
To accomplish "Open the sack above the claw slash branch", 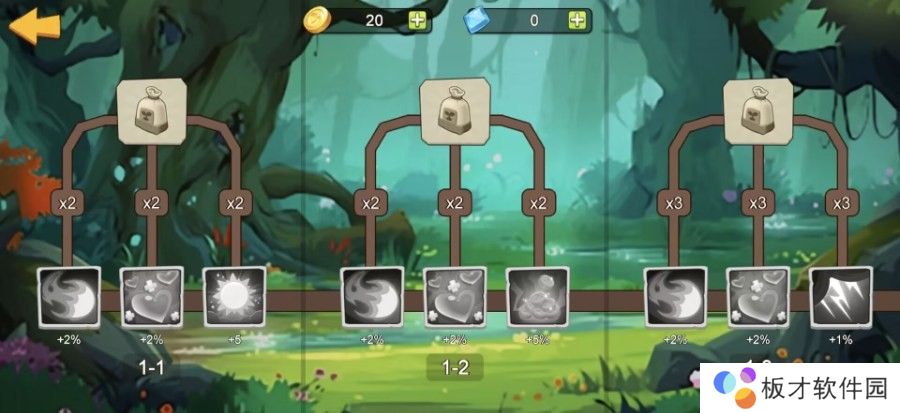I will click(x=758, y=110).
